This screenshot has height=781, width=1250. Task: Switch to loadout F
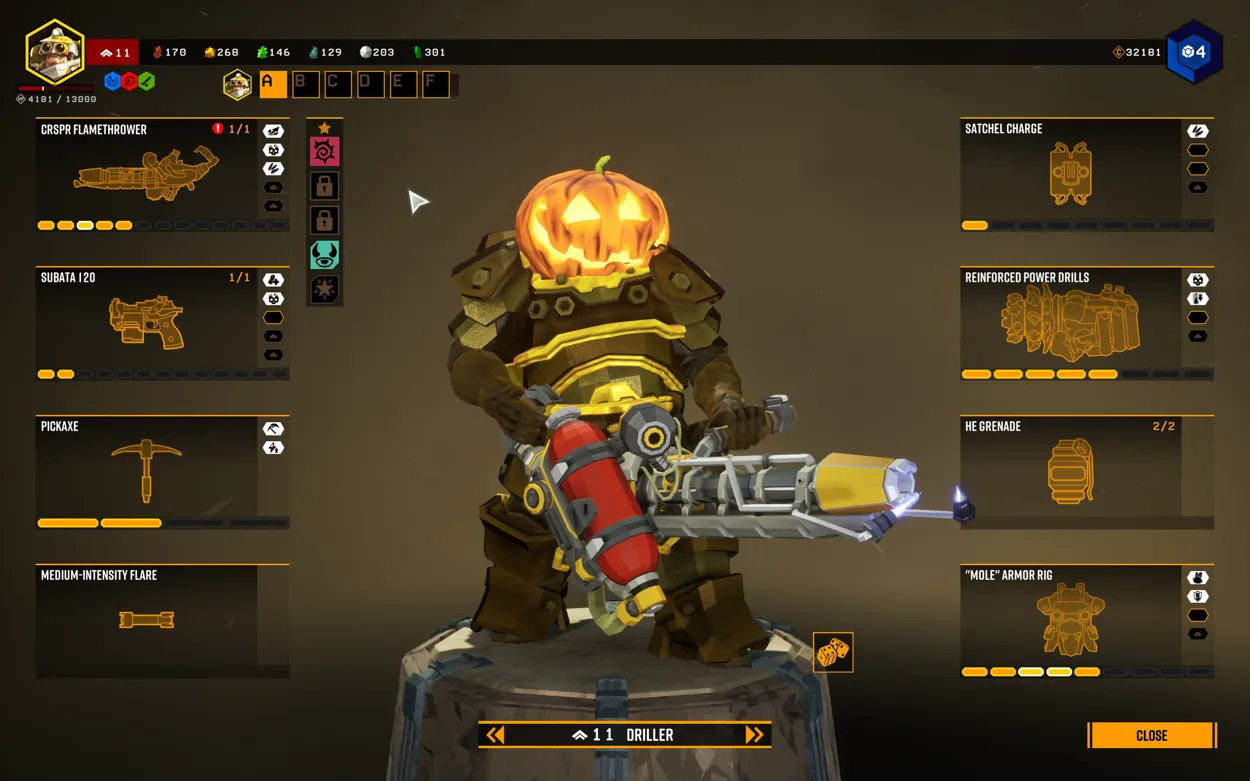point(435,84)
